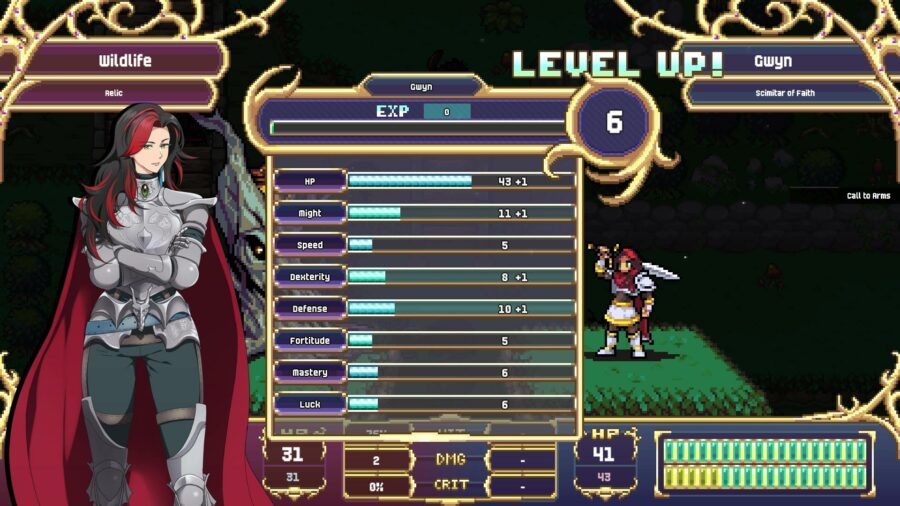Select the Defense stat label
Image resolution: width=900 pixels, height=506 pixels.
[x=310, y=309]
